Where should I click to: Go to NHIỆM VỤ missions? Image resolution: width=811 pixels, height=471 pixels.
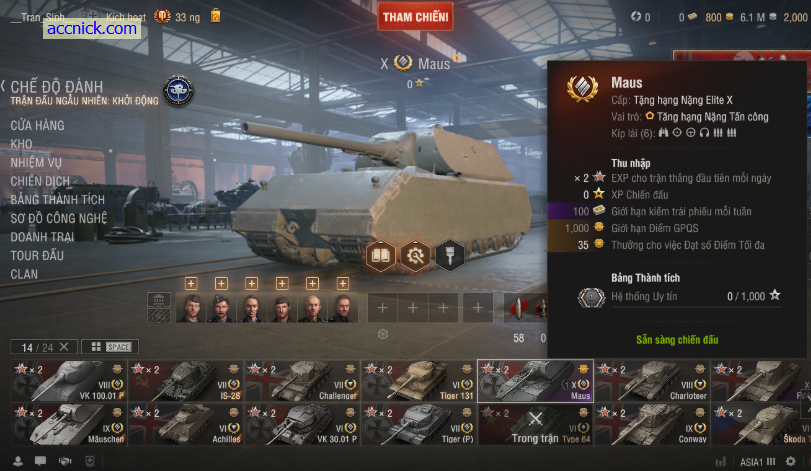coord(36,163)
